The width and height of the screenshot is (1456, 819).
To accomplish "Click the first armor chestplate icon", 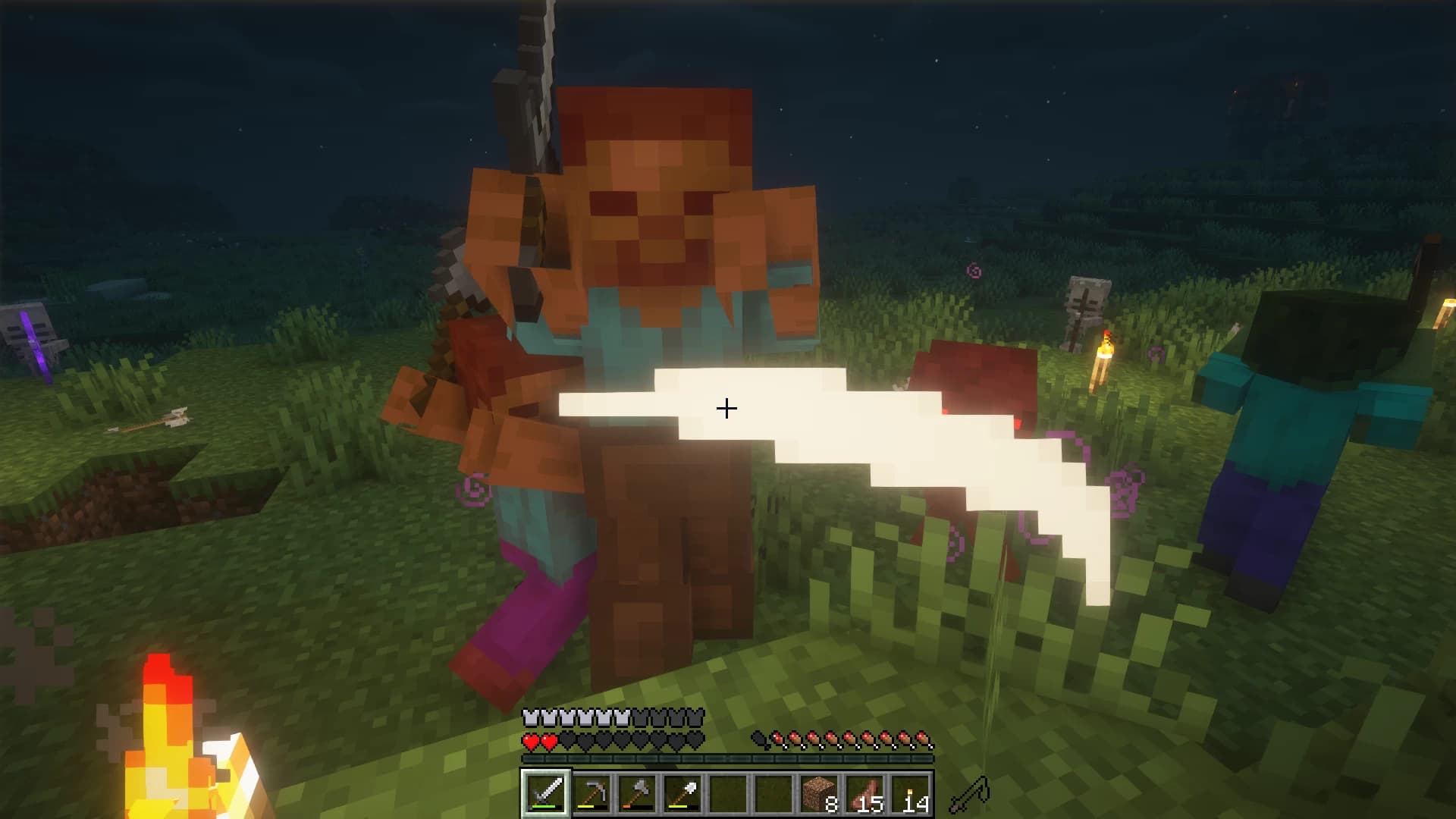I will pos(529,717).
